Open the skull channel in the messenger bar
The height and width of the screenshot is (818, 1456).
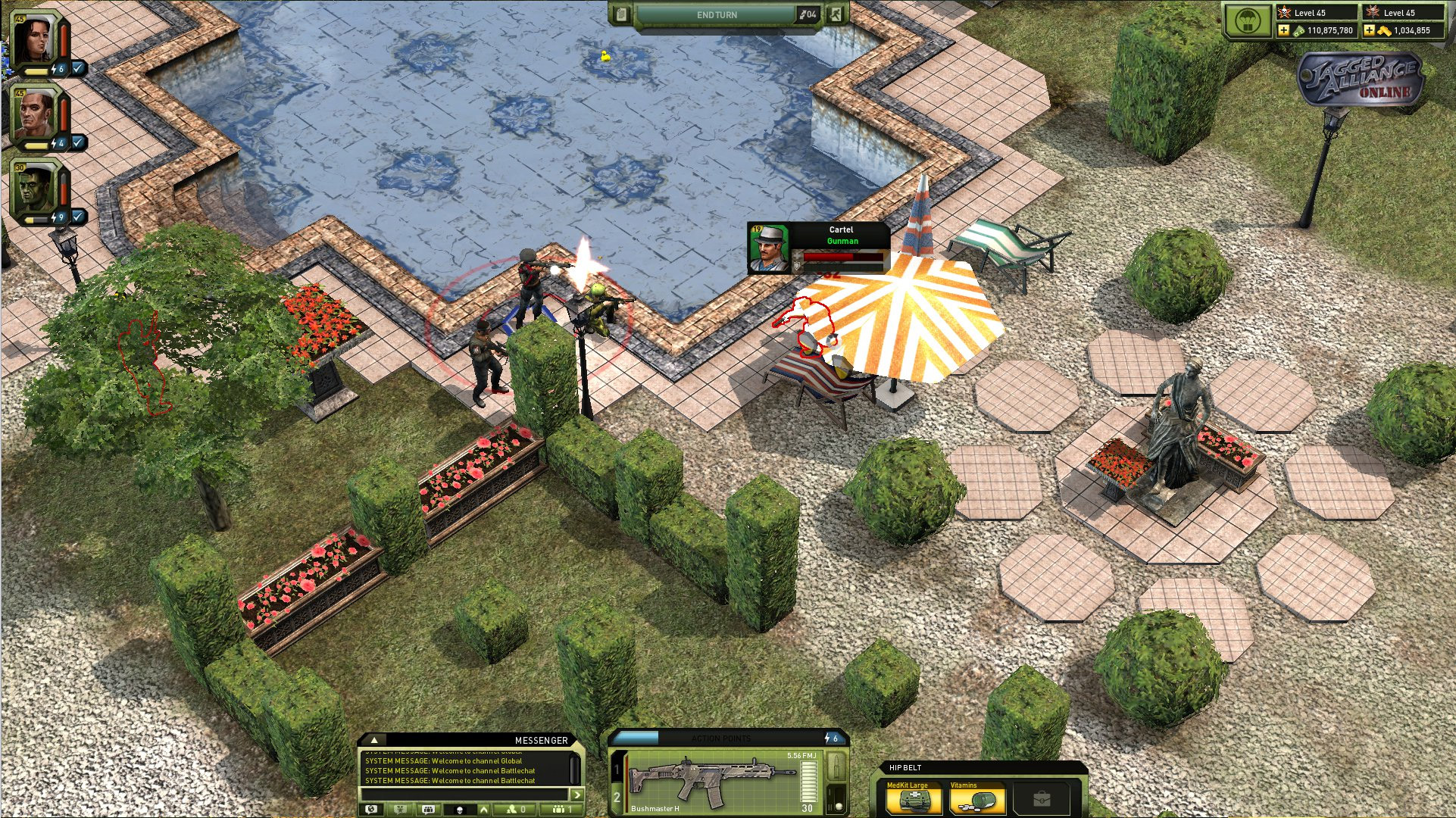[x=459, y=810]
